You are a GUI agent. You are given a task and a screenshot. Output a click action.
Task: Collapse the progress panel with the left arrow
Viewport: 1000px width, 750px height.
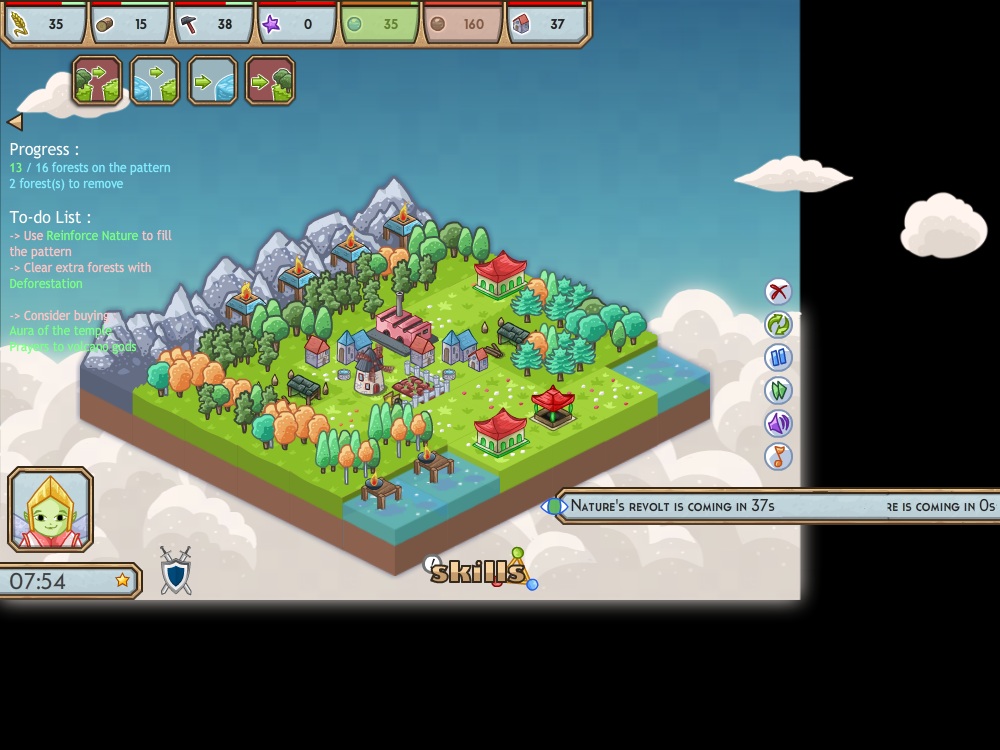(15, 122)
